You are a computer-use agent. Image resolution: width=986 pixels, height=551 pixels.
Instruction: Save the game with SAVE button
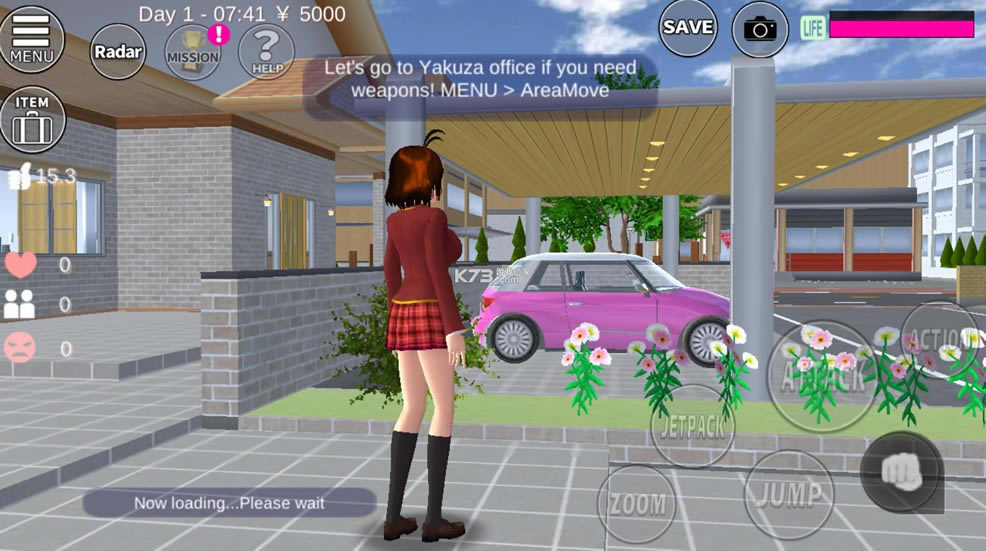tap(688, 28)
